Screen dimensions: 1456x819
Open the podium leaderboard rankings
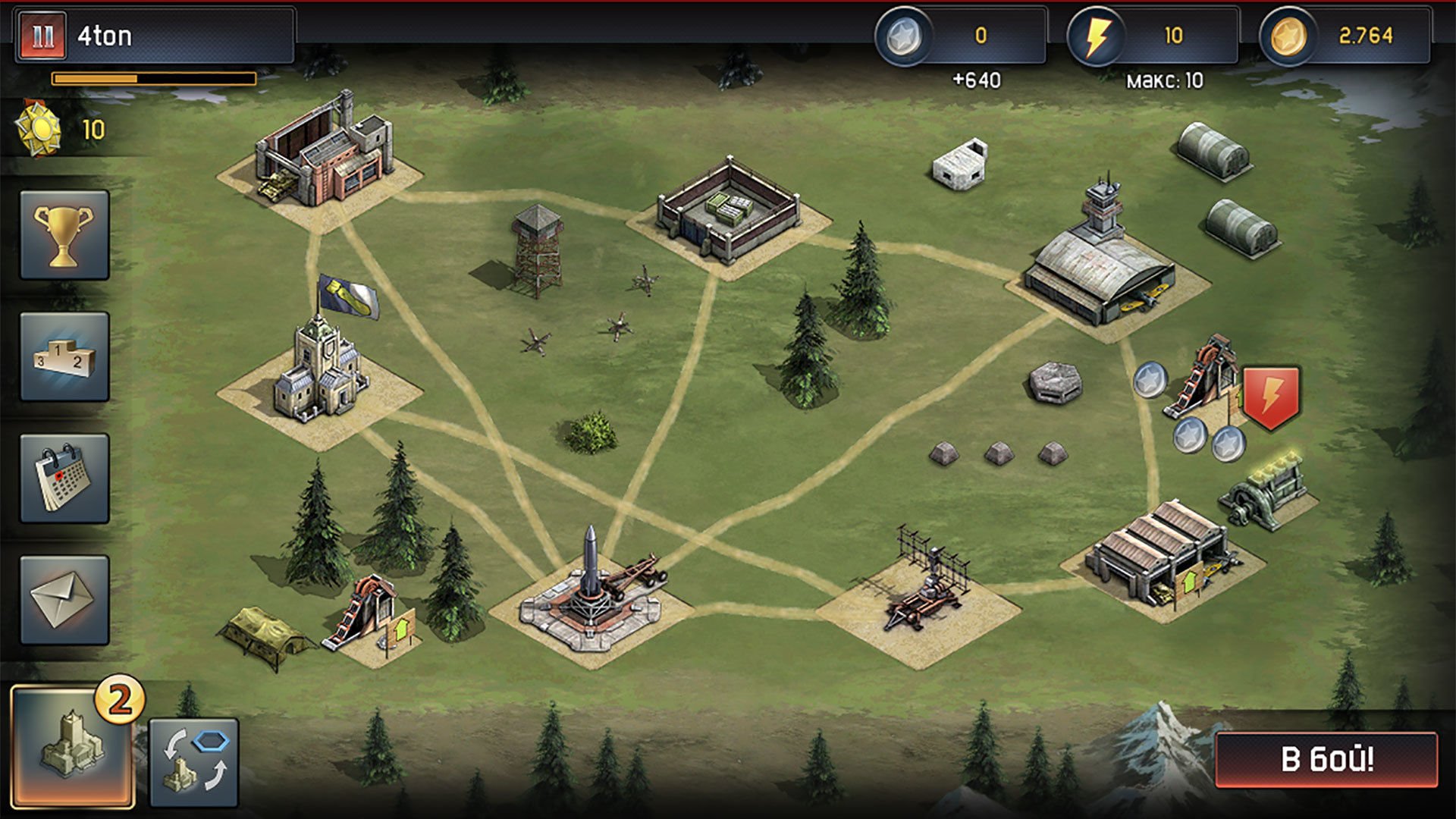pyautogui.click(x=64, y=356)
